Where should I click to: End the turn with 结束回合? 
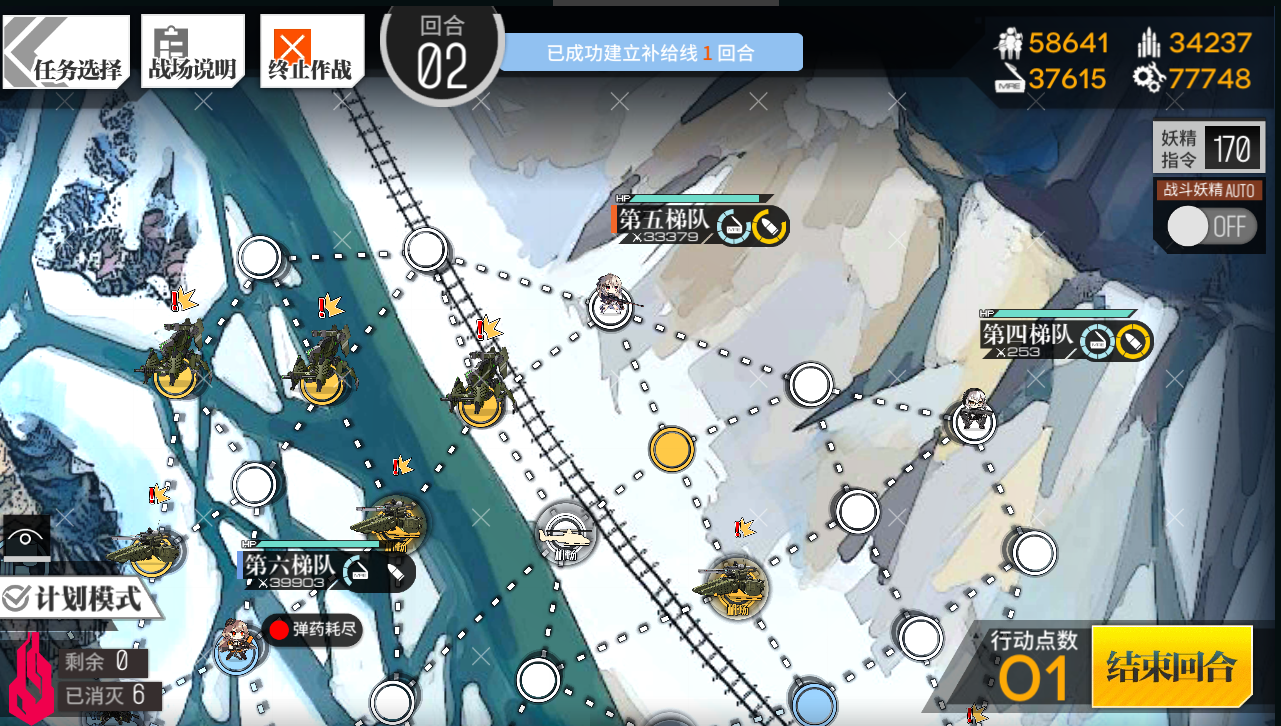1171,666
